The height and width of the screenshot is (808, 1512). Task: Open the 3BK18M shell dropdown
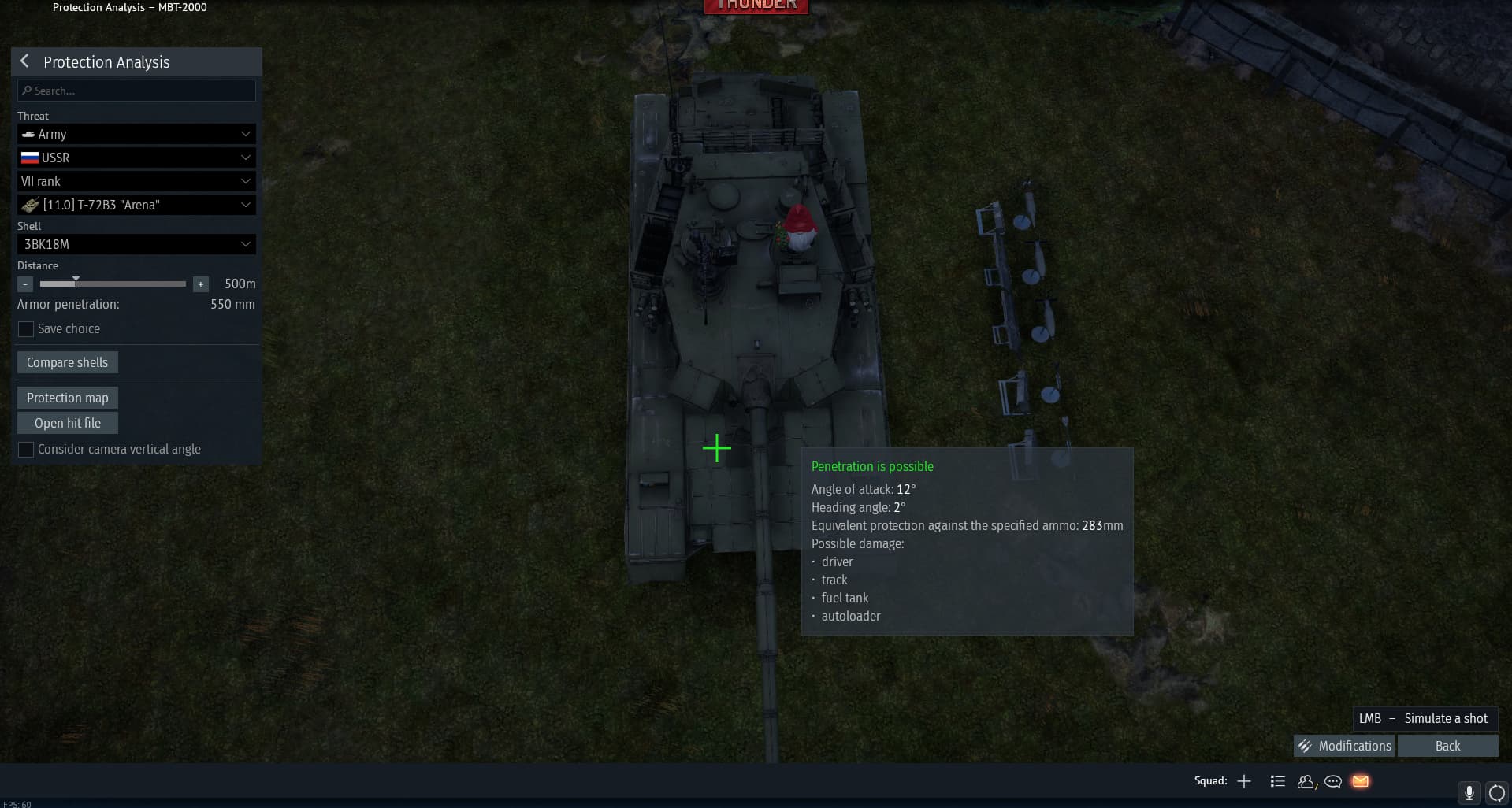pyautogui.click(x=136, y=244)
